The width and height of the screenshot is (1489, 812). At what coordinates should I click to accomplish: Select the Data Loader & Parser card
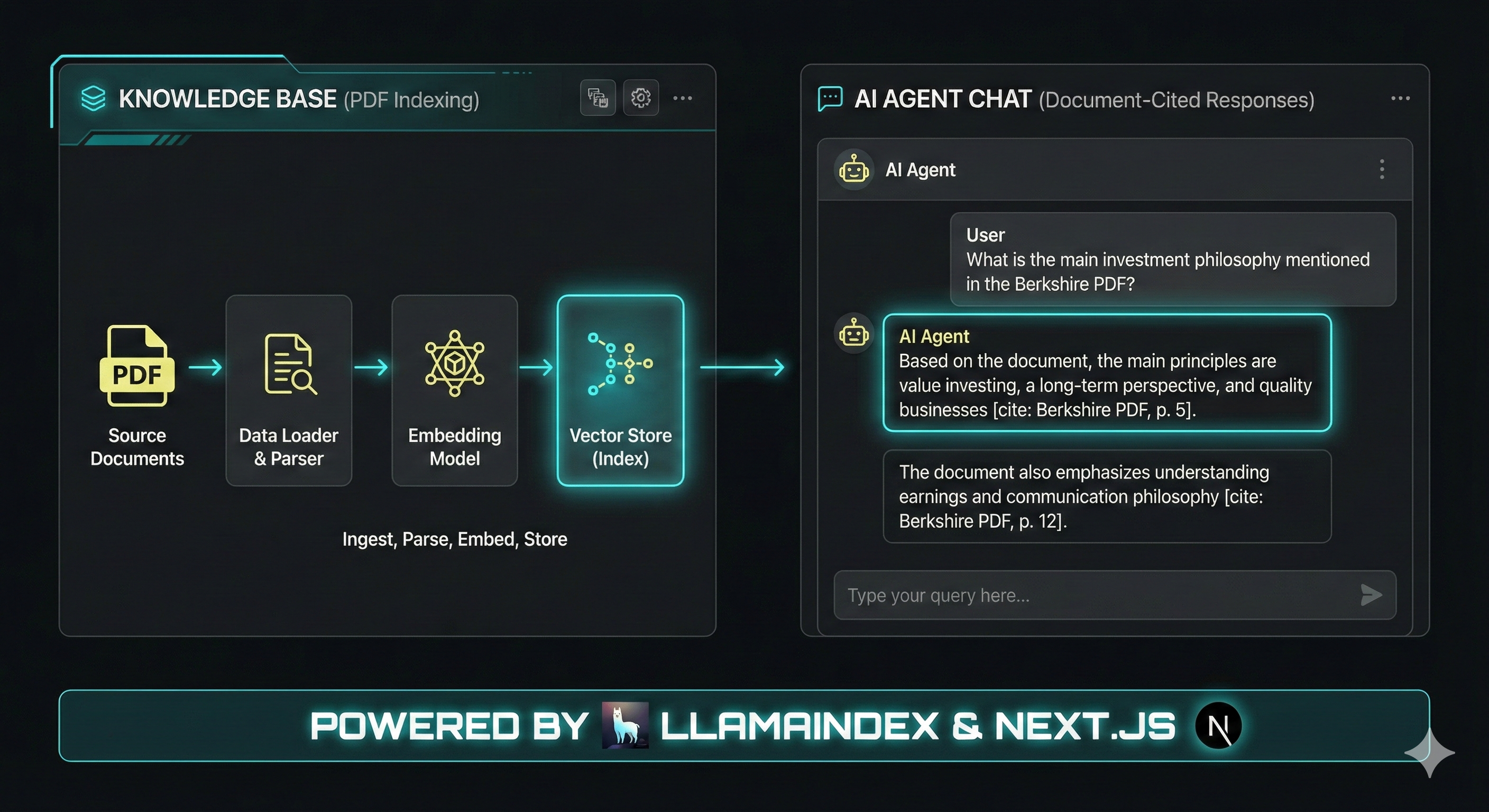click(289, 390)
